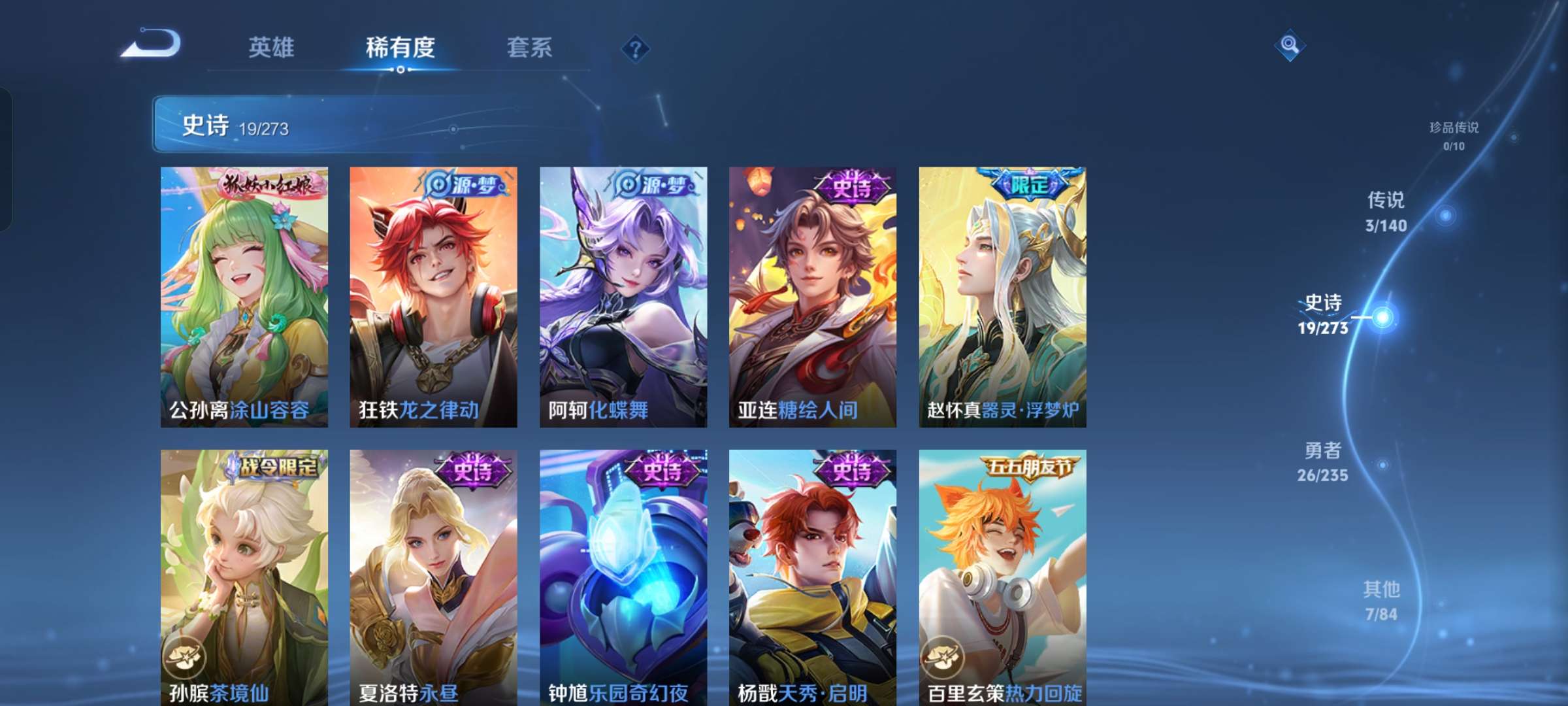
Task: Open 孙膑 茶境仙 skin card
Action: (244, 577)
